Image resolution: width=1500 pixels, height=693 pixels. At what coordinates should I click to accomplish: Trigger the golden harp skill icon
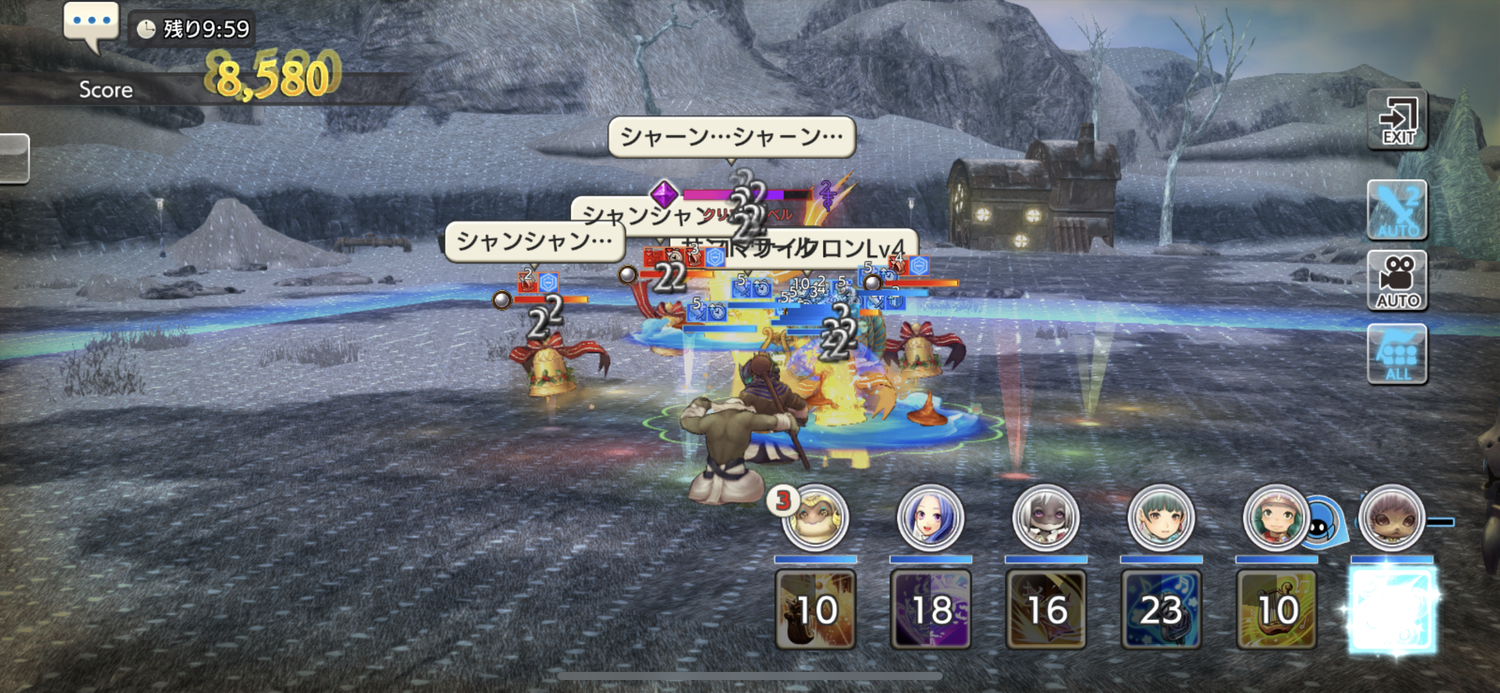click(x=1276, y=609)
